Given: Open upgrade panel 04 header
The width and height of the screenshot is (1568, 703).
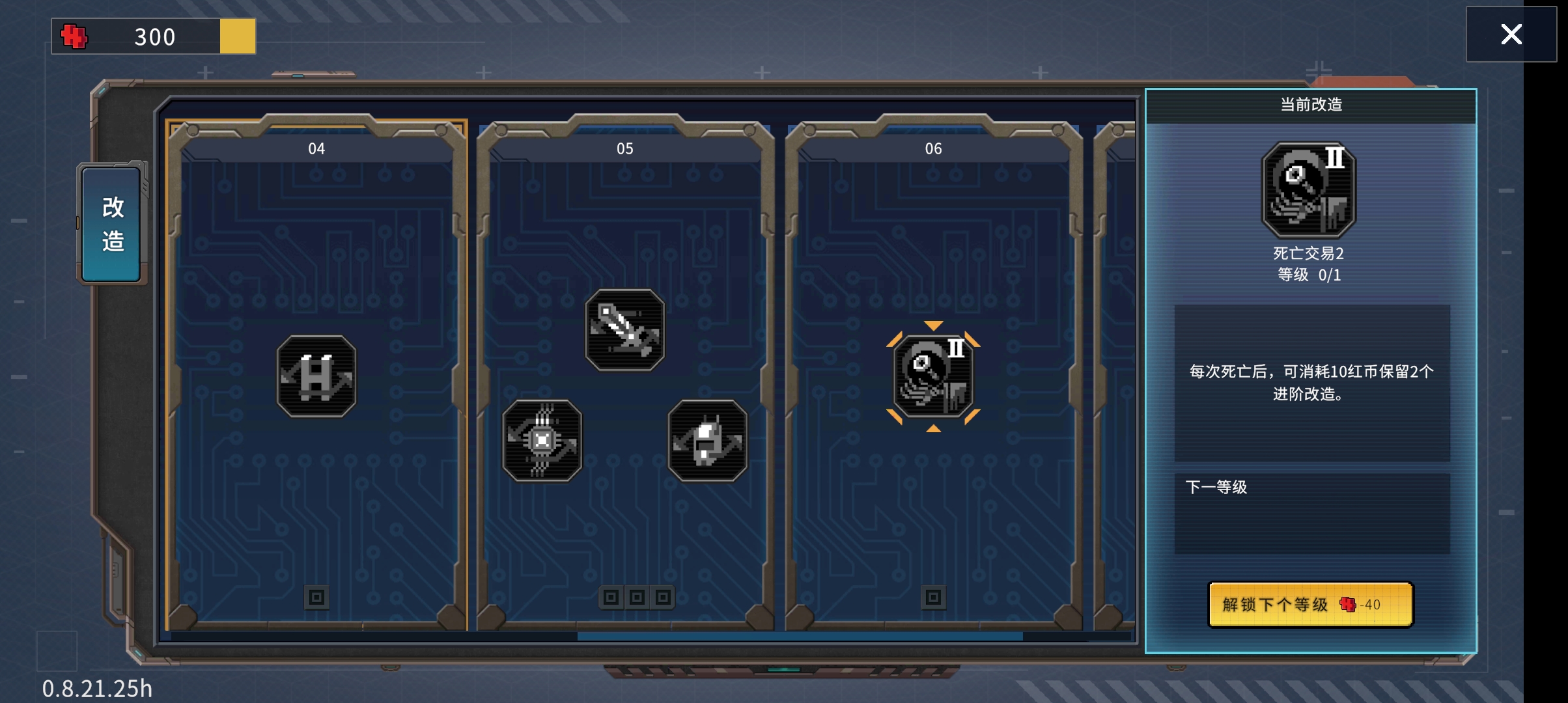Looking at the screenshot, I should (316, 148).
